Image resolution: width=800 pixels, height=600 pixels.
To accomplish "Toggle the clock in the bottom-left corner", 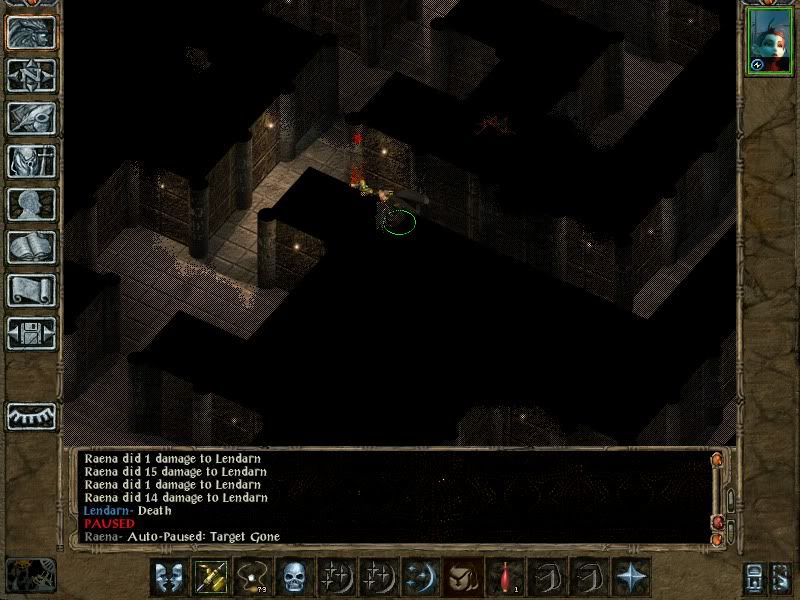I will (30, 573).
